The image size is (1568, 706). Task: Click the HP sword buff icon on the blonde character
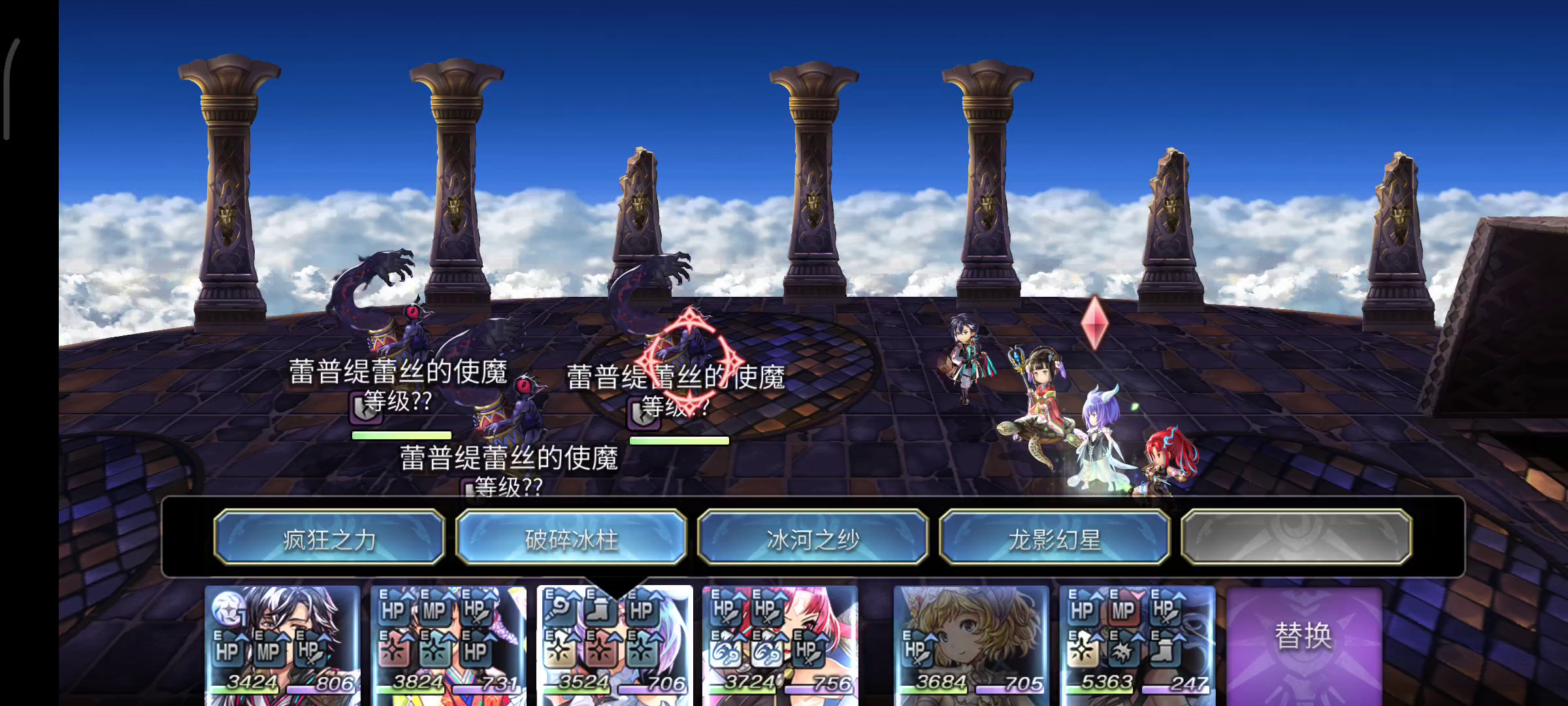[917, 648]
